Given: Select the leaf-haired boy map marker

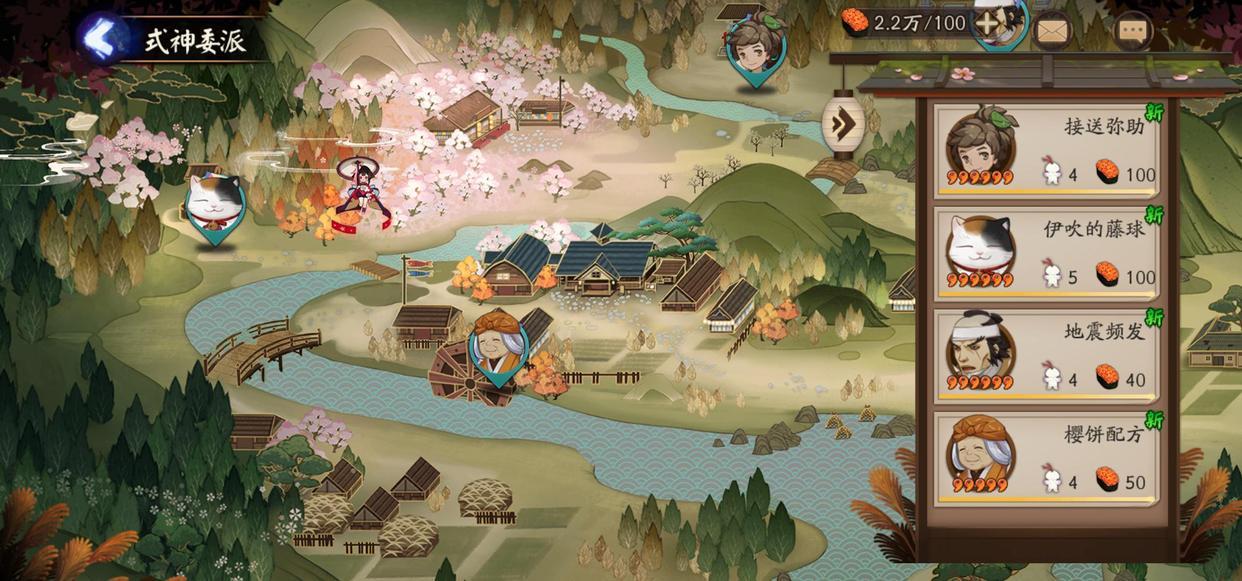Looking at the screenshot, I should click(x=756, y=46).
